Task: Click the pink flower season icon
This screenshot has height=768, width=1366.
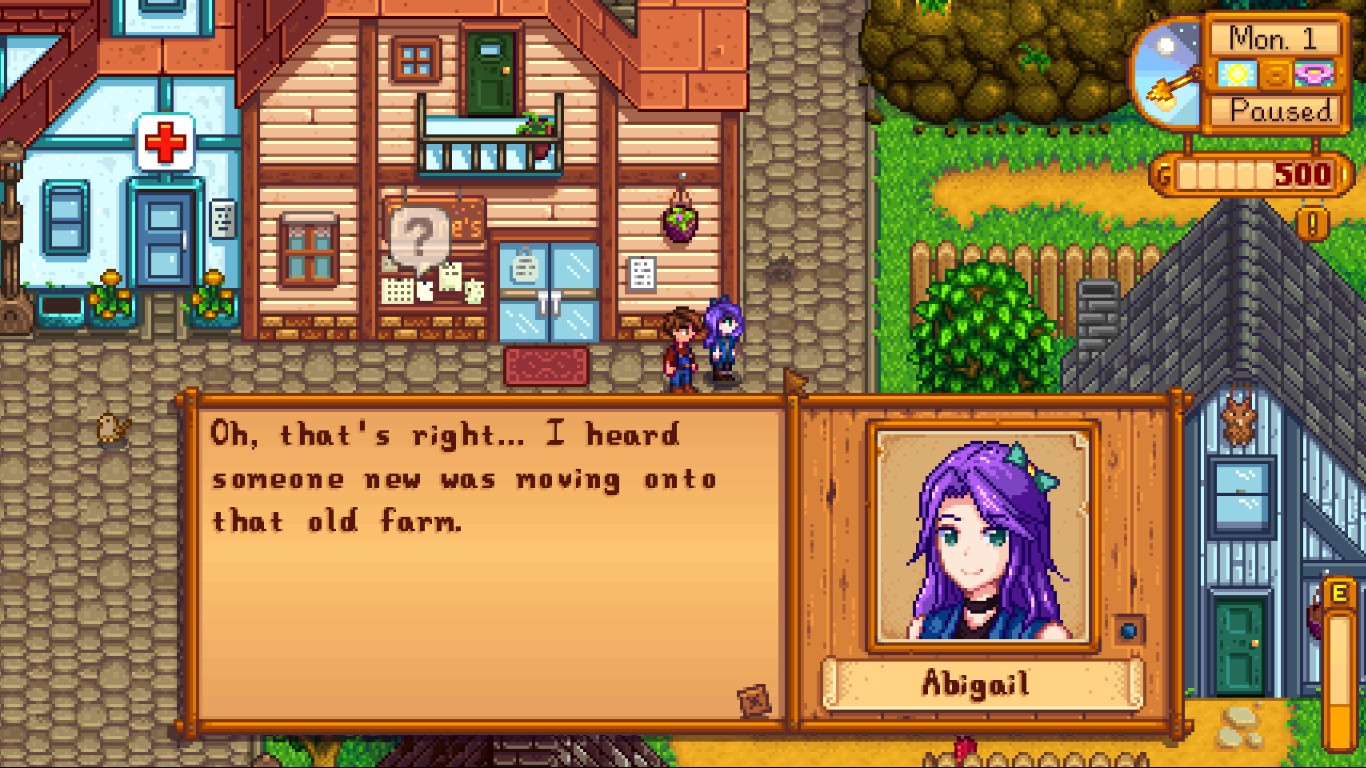Action: [x=1315, y=74]
